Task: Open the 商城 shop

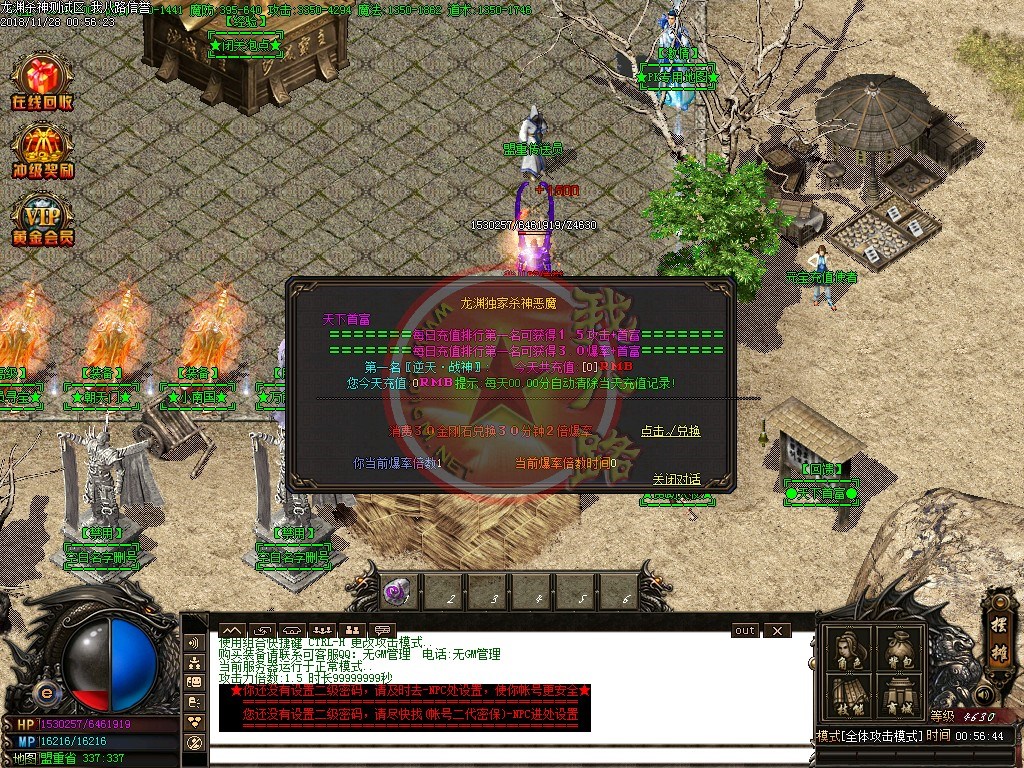Action: tap(897, 698)
